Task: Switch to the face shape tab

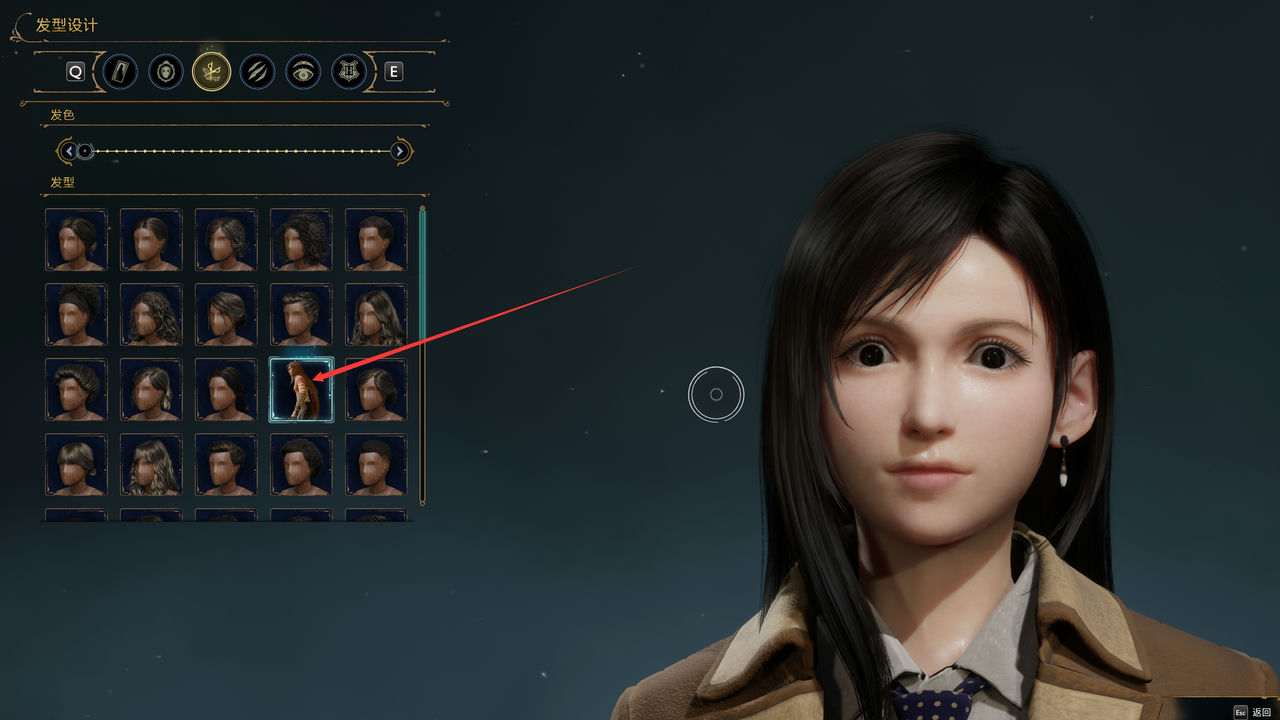Action: tap(166, 72)
